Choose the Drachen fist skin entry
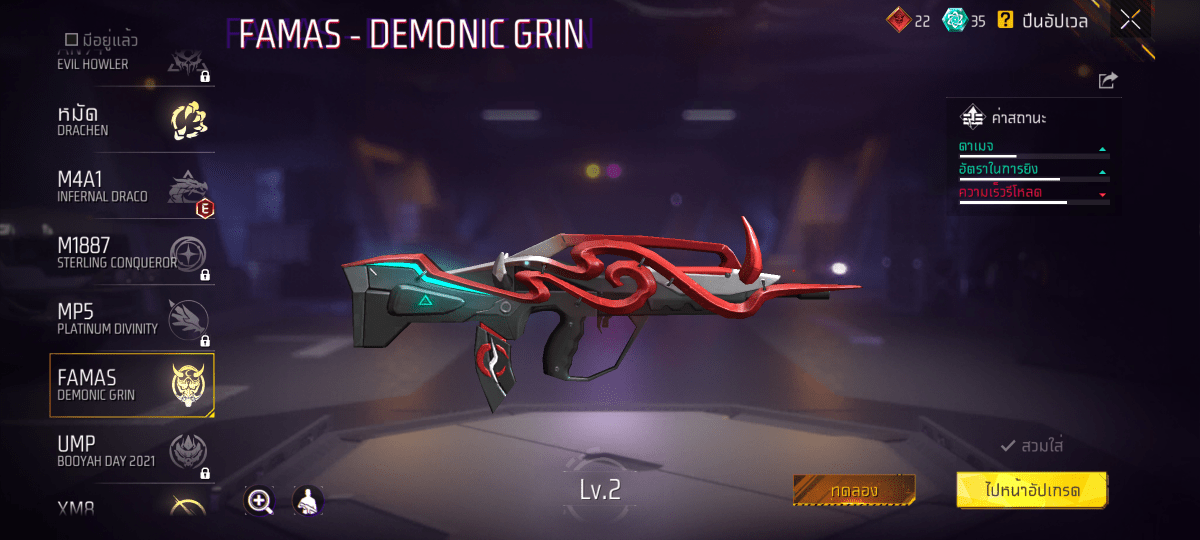The height and width of the screenshot is (540, 1200). point(132,120)
